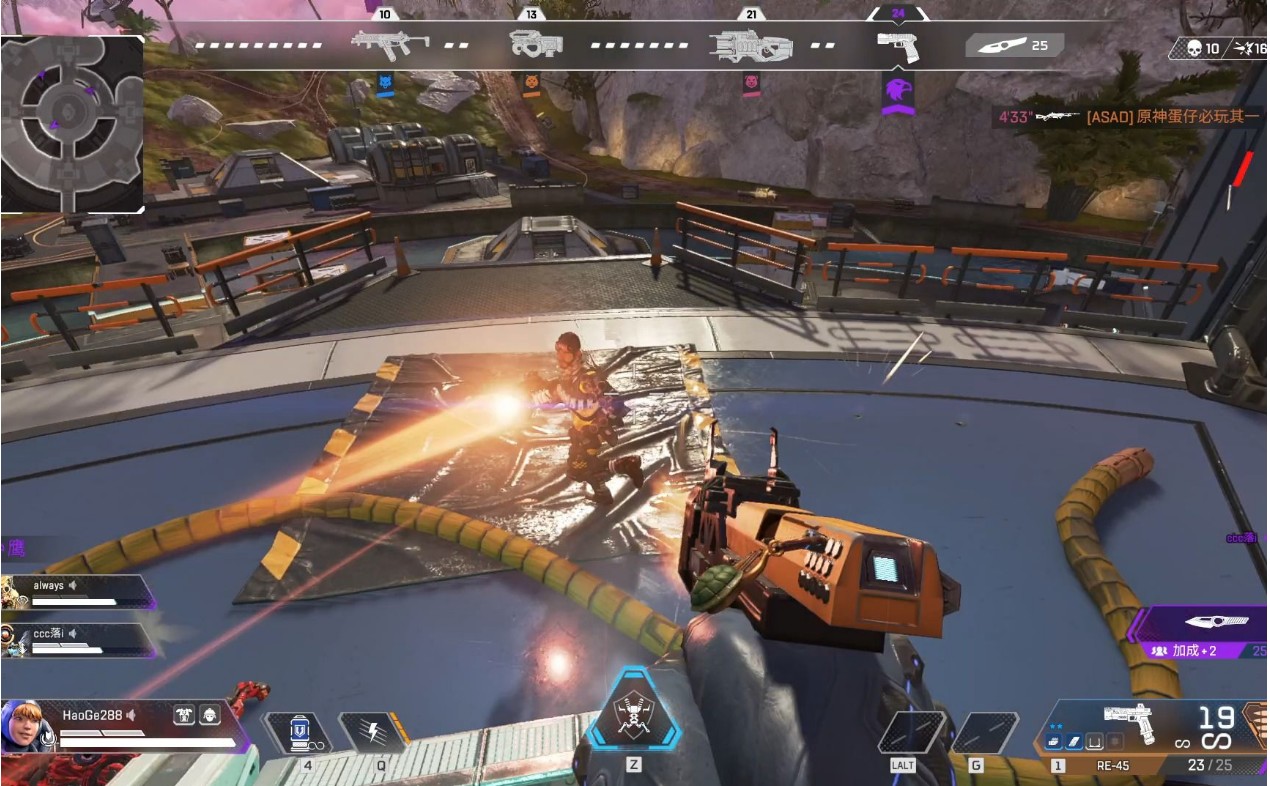Image resolution: width=1270 pixels, height=786 pixels.
Task: Select the empty LALT ability slot
Action: point(911,733)
